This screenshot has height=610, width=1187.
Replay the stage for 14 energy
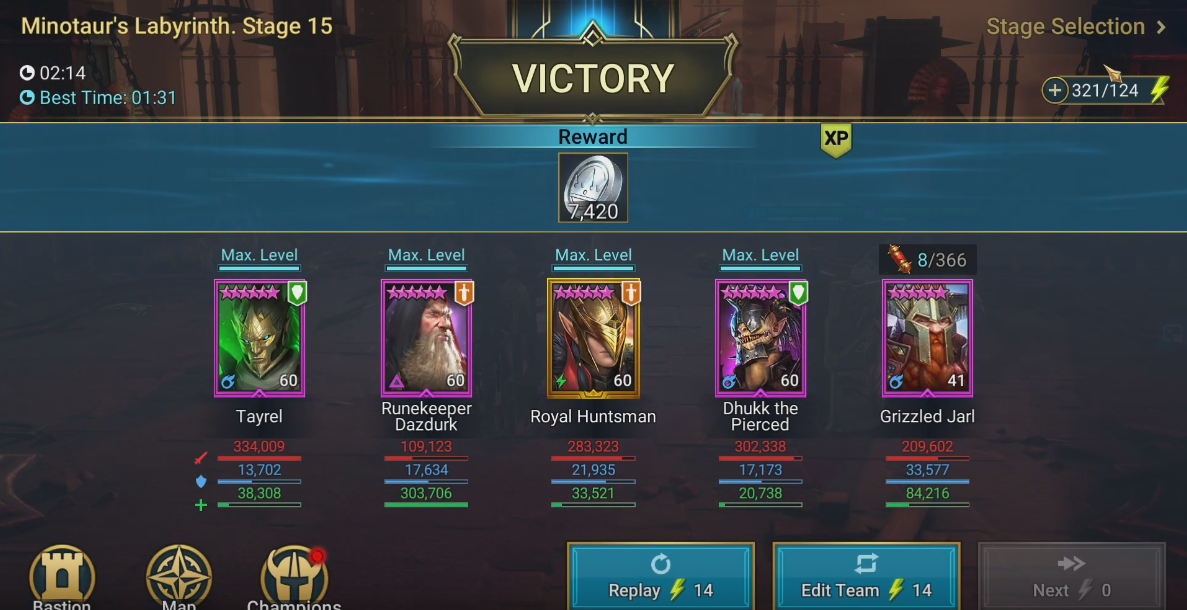(660, 577)
